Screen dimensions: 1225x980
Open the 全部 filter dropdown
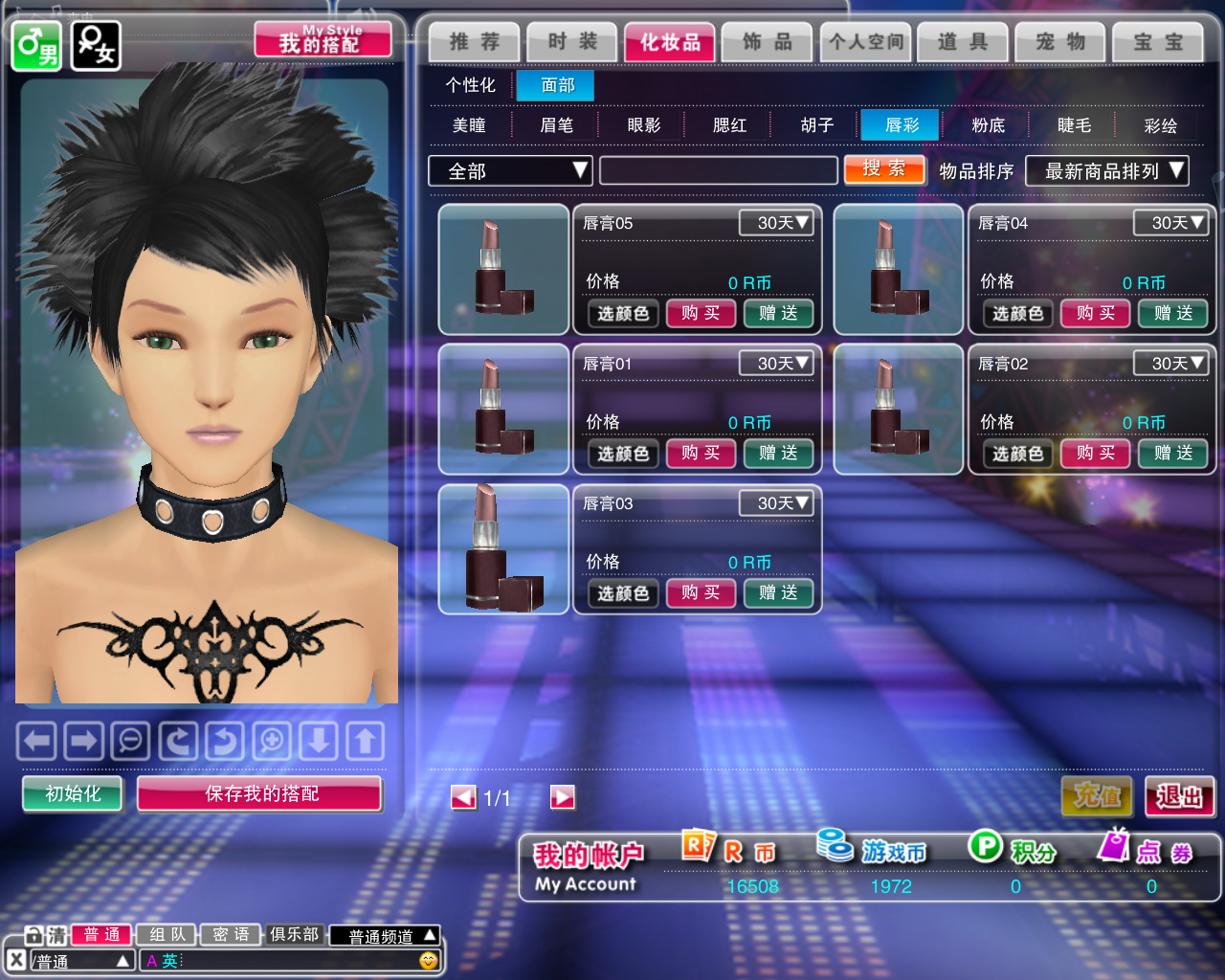510,171
